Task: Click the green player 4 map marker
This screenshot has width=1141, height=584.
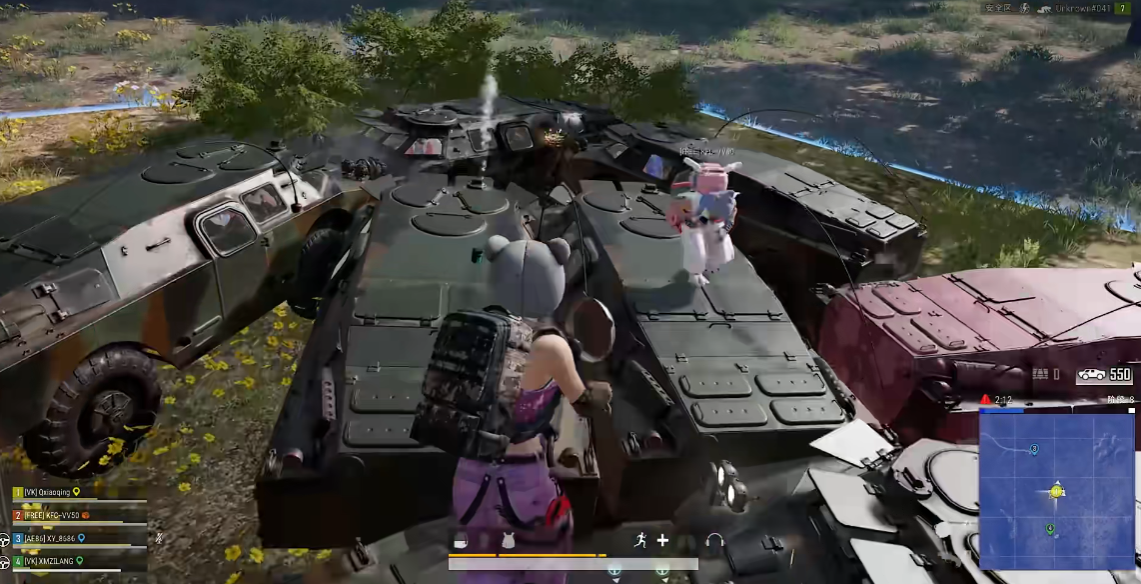Action: pyautogui.click(x=1050, y=529)
